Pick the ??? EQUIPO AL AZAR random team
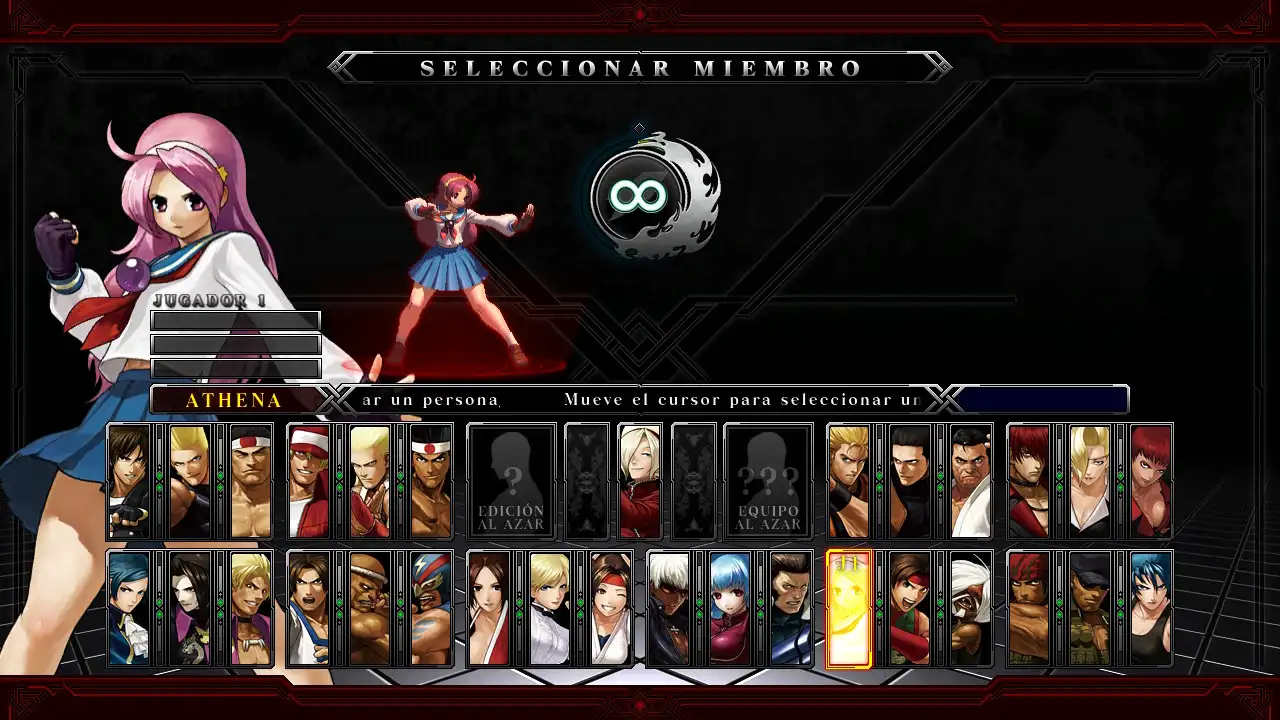Image resolution: width=1280 pixels, height=720 pixels. [768, 480]
